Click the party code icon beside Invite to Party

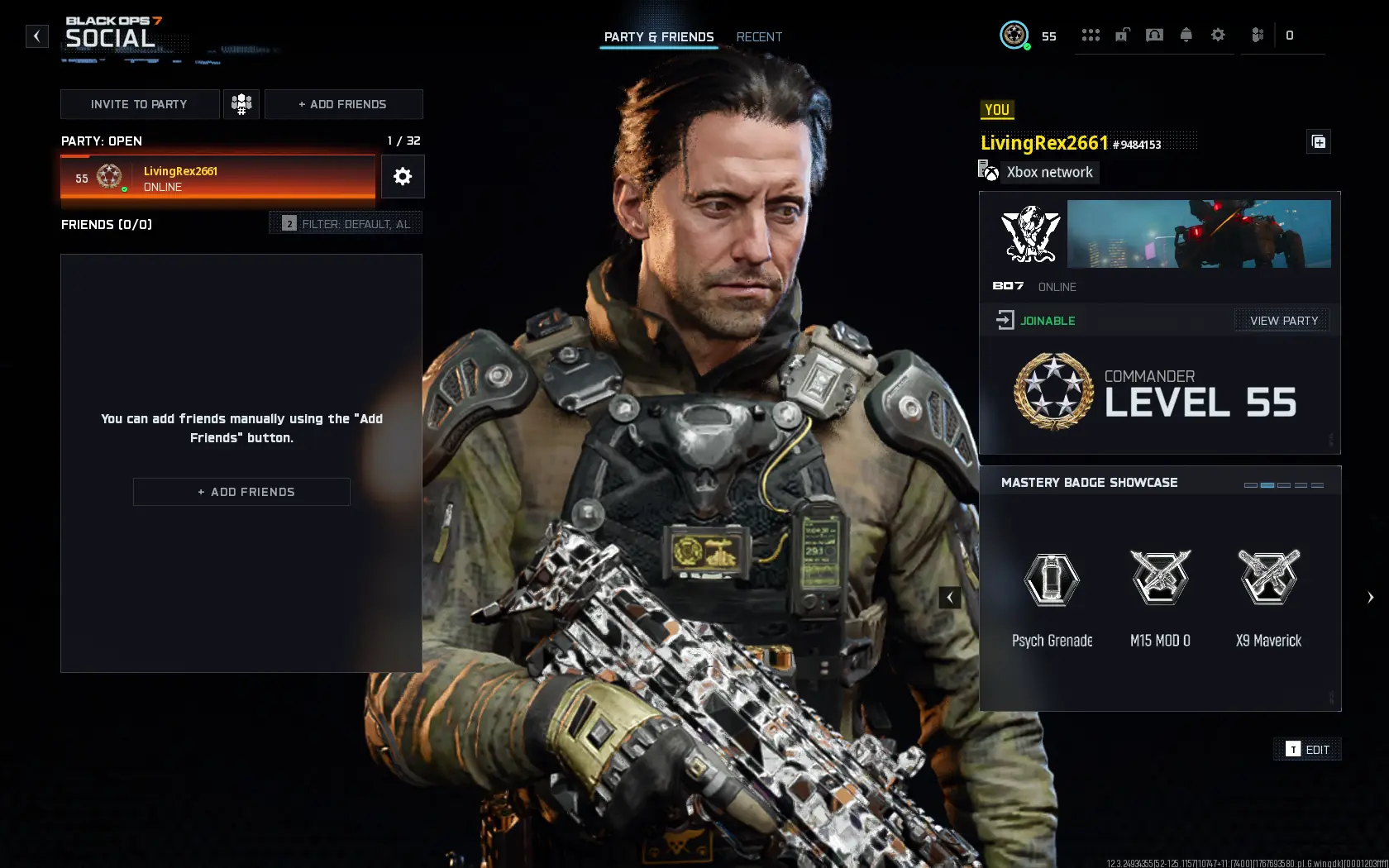pyautogui.click(x=241, y=104)
